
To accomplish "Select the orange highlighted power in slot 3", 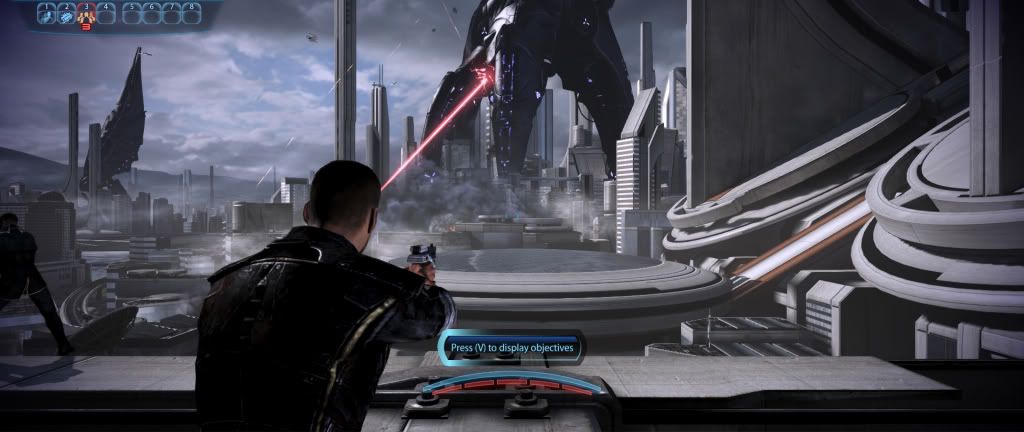I will click(x=86, y=13).
